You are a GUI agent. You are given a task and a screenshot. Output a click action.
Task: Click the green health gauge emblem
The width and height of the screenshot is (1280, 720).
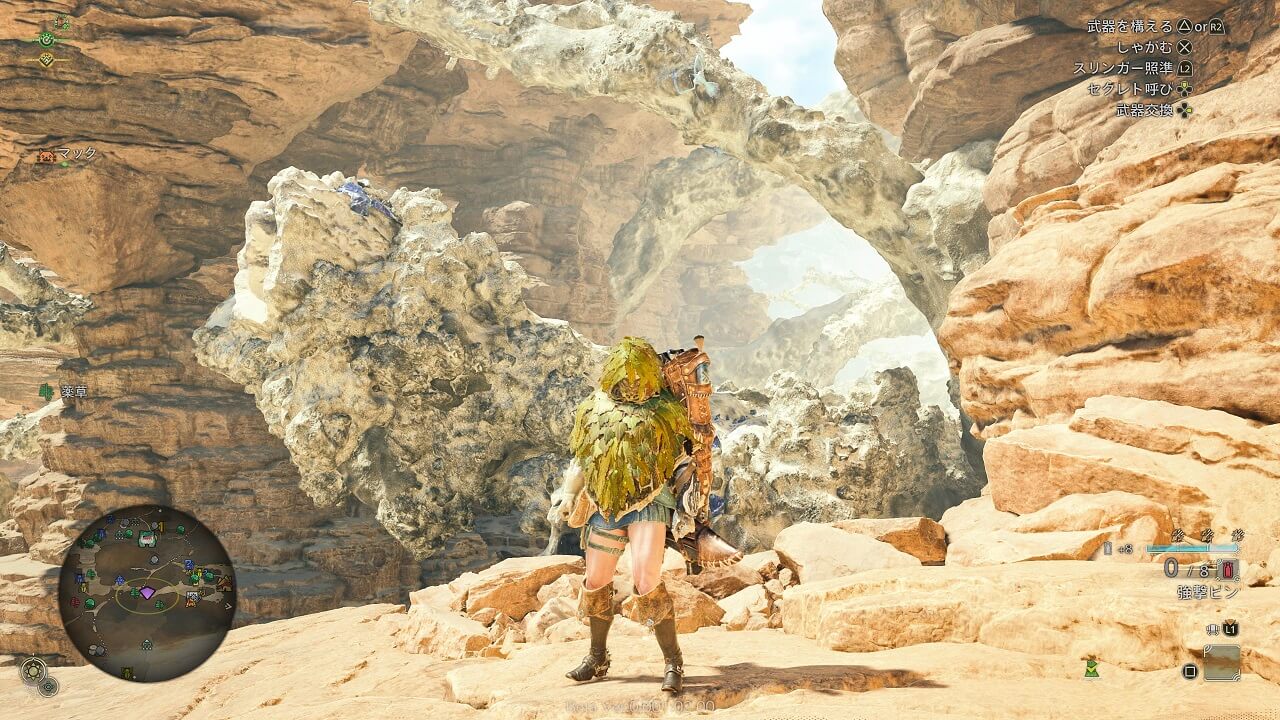[x=46, y=40]
